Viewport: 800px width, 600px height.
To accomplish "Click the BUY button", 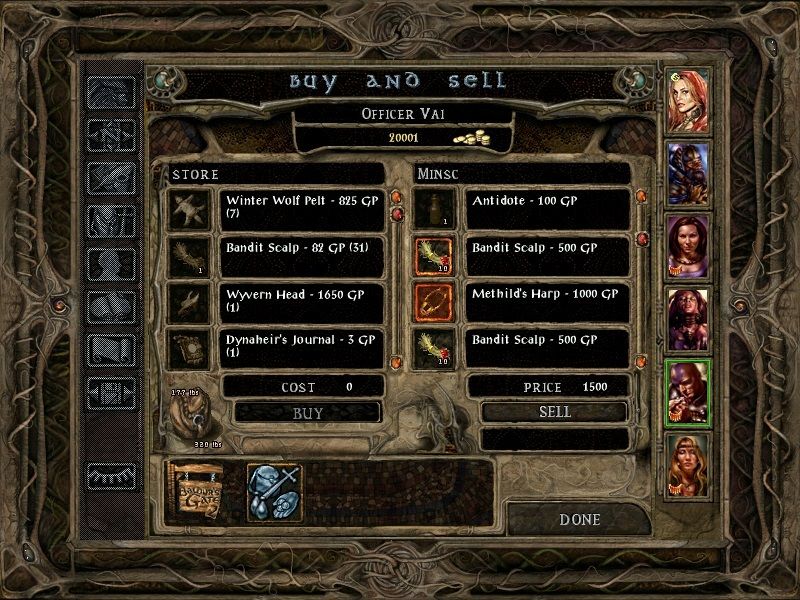I will pos(307,411).
